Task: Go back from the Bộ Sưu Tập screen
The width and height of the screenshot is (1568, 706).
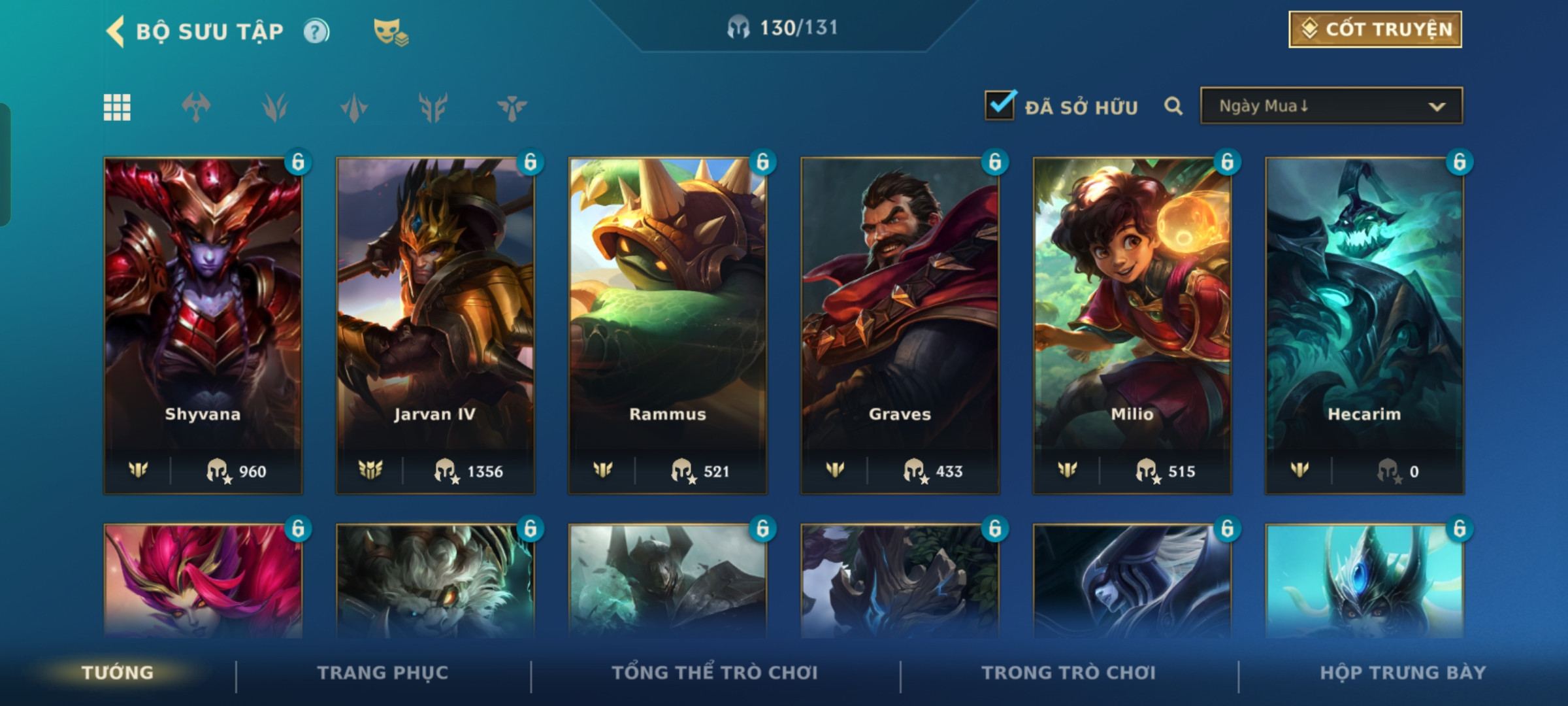Action: pos(116,31)
